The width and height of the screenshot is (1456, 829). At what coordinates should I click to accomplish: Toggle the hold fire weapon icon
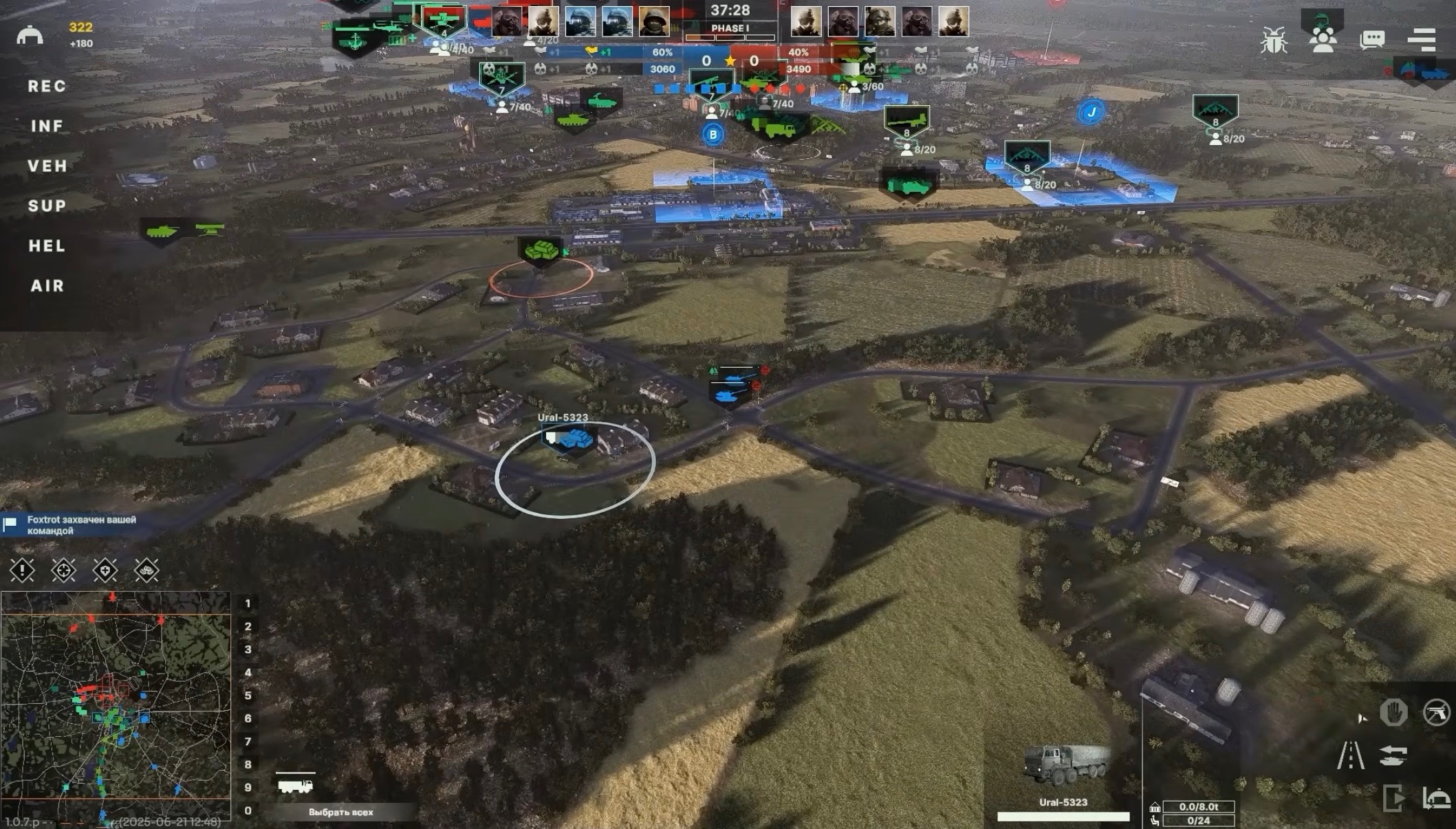click(x=1436, y=712)
